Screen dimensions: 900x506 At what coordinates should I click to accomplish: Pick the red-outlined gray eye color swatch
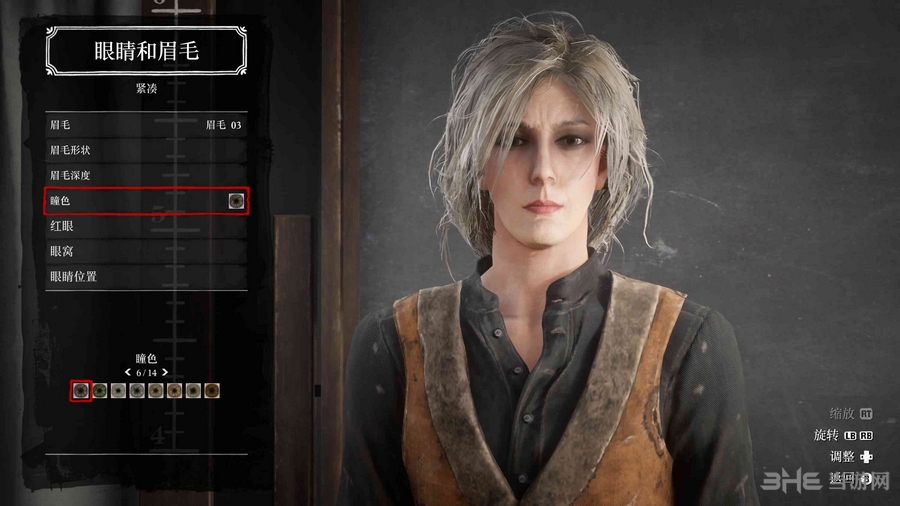(81, 390)
